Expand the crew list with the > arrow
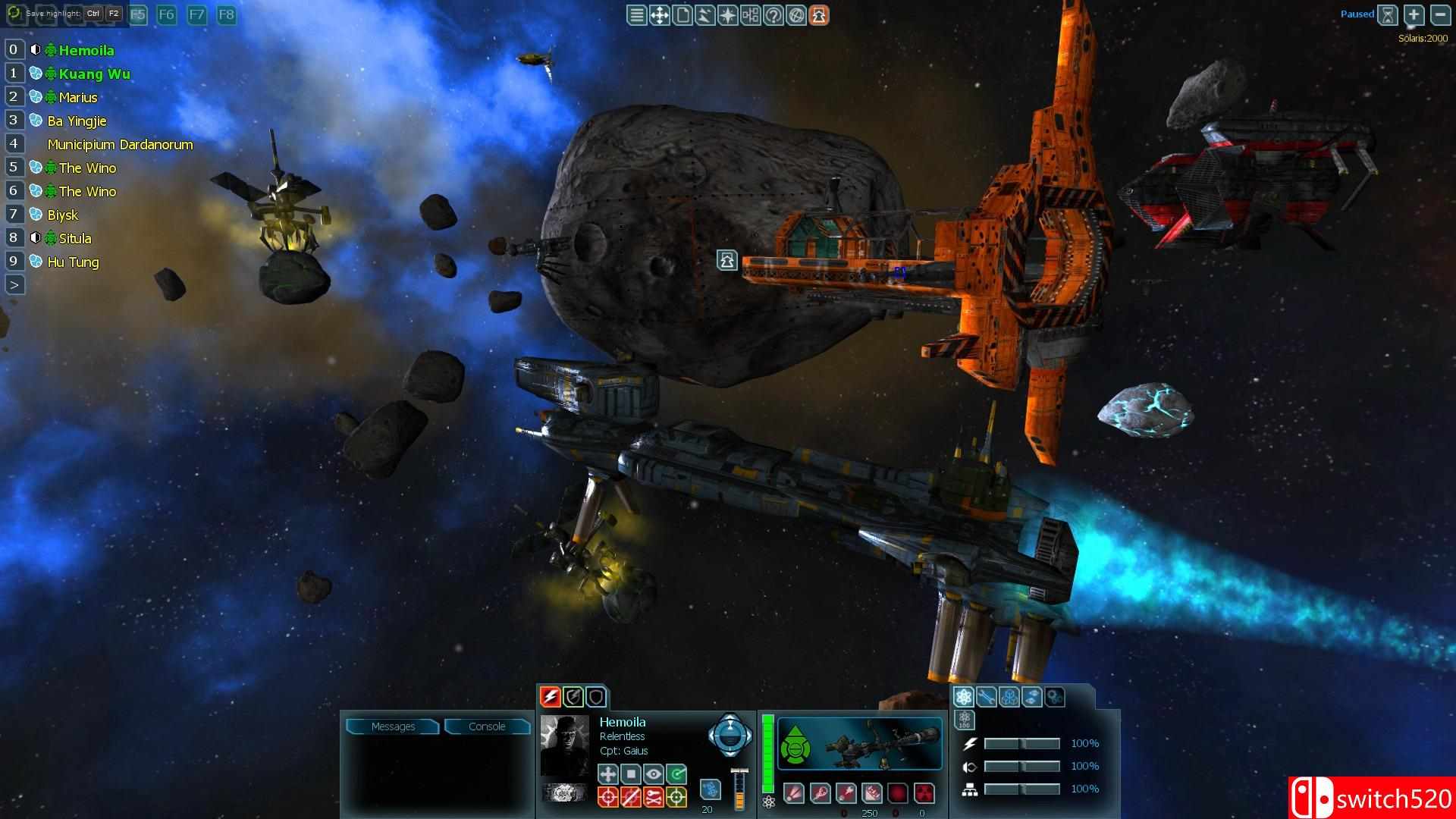This screenshot has width=1456, height=819. pyautogui.click(x=13, y=284)
